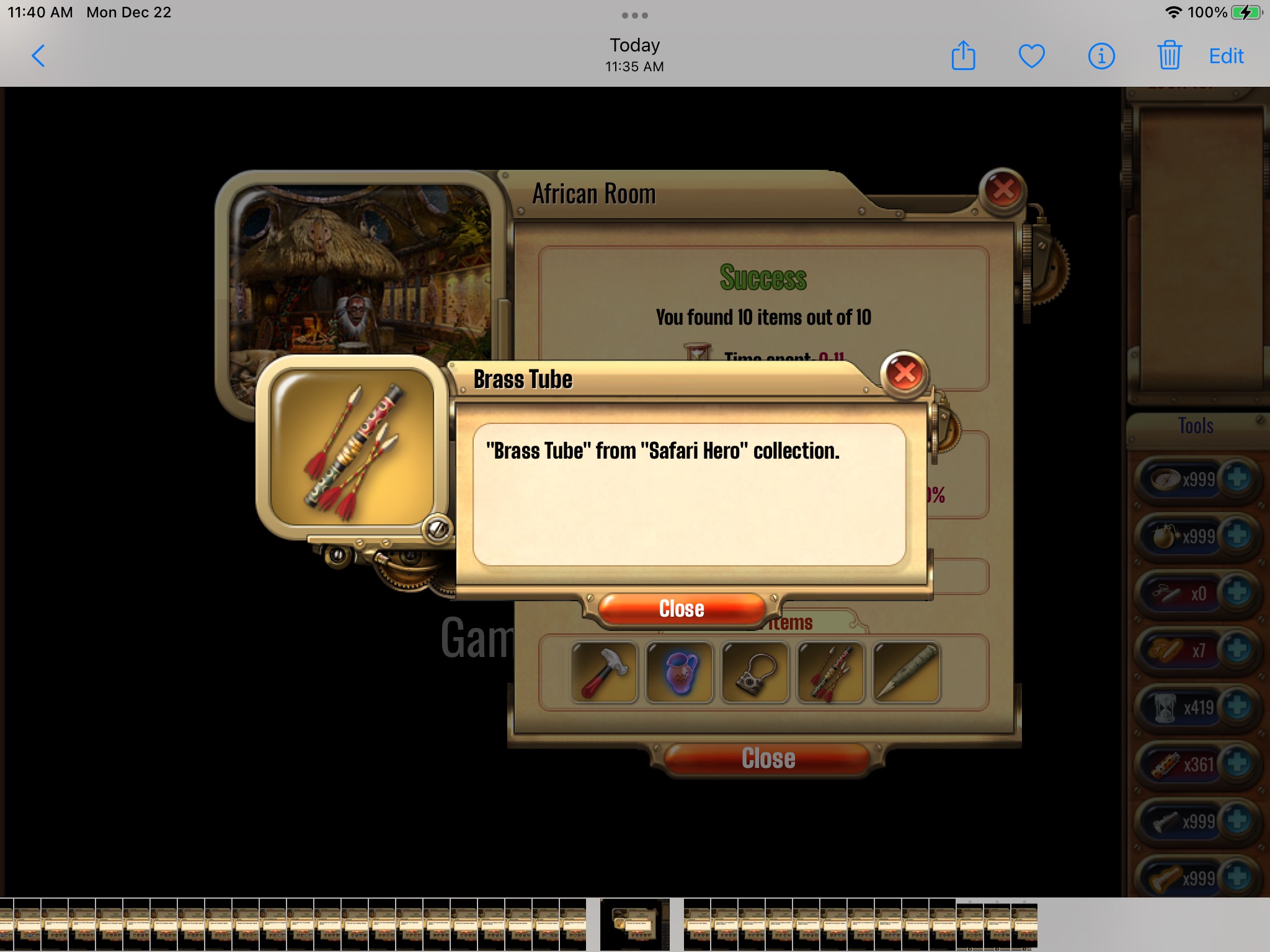1270x952 pixels.
Task: Delete the photo with the trash icon
Action: tap(1169, 56)
